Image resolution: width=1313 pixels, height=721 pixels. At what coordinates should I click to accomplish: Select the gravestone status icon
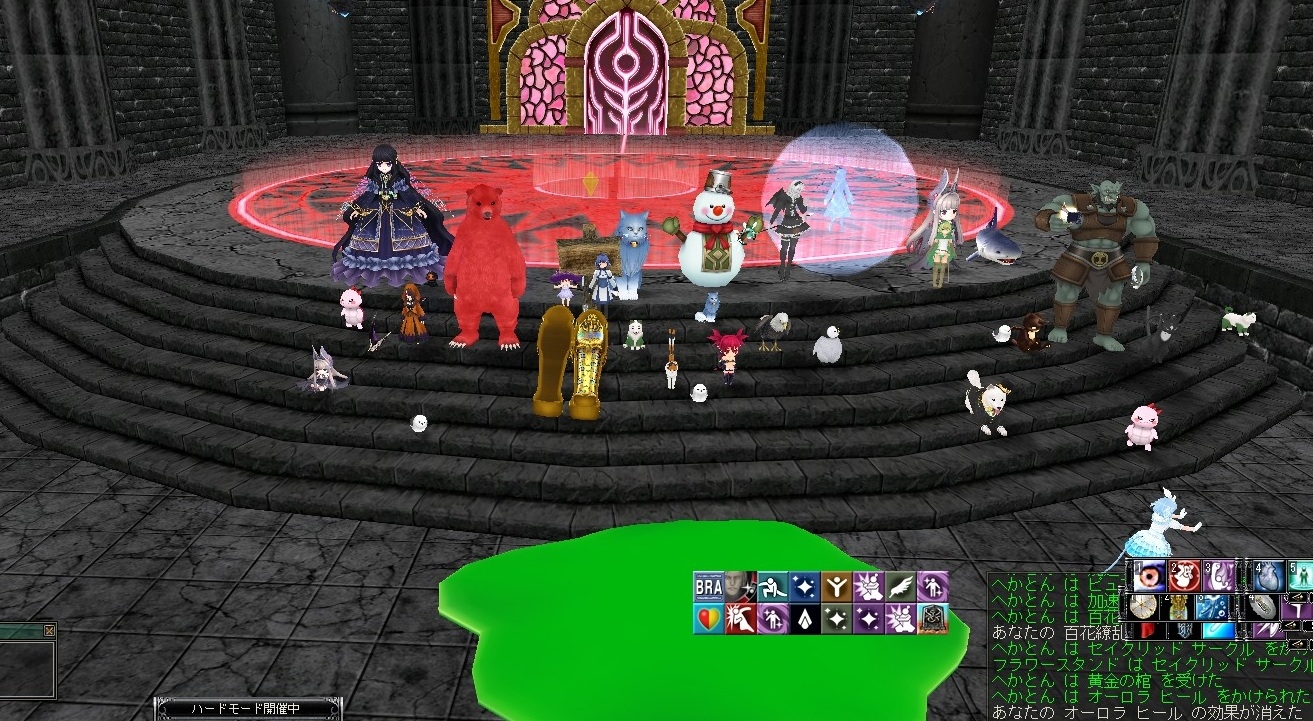click(933, 619)
